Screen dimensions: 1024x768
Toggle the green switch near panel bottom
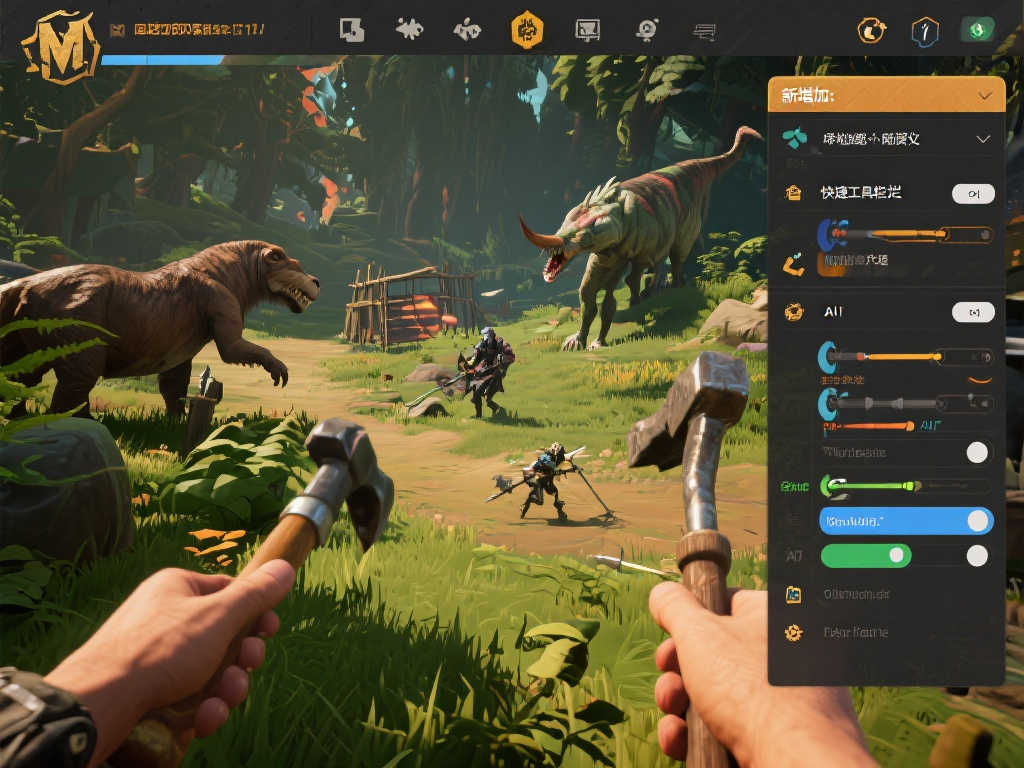866,555
